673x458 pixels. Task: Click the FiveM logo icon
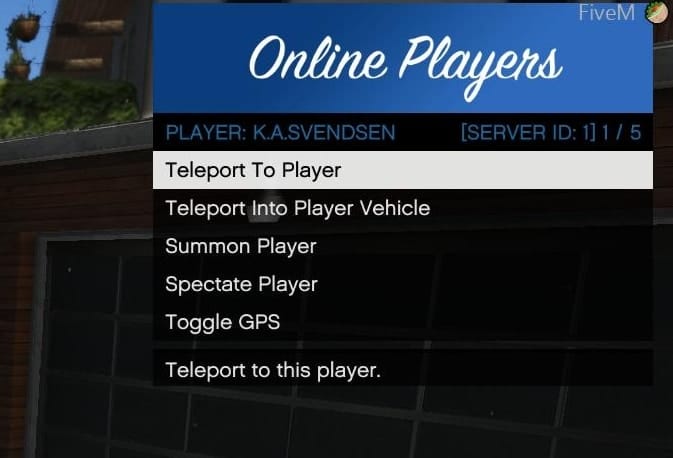coord(657,13)
